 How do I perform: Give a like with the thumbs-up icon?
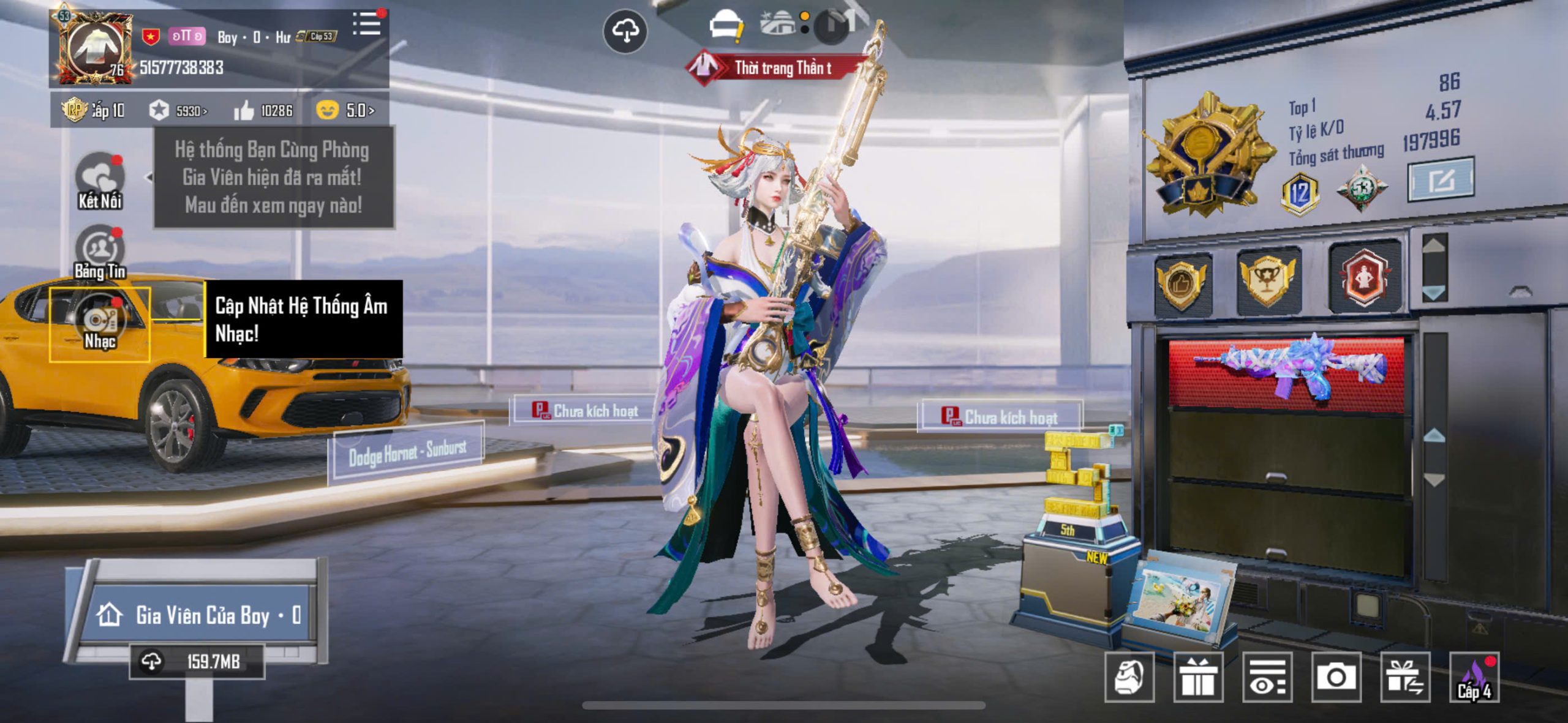[x=244, y=111]
